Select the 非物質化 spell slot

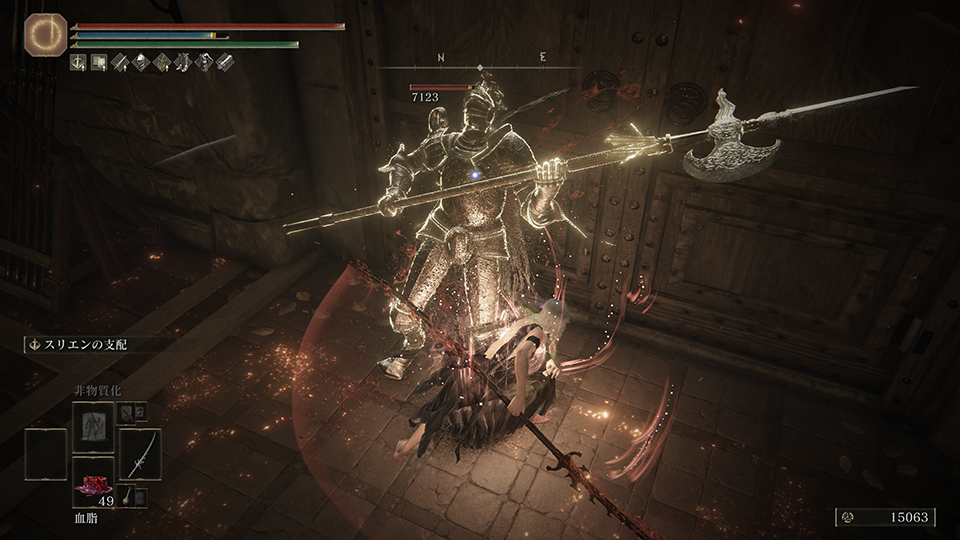(x=94, y=429)
